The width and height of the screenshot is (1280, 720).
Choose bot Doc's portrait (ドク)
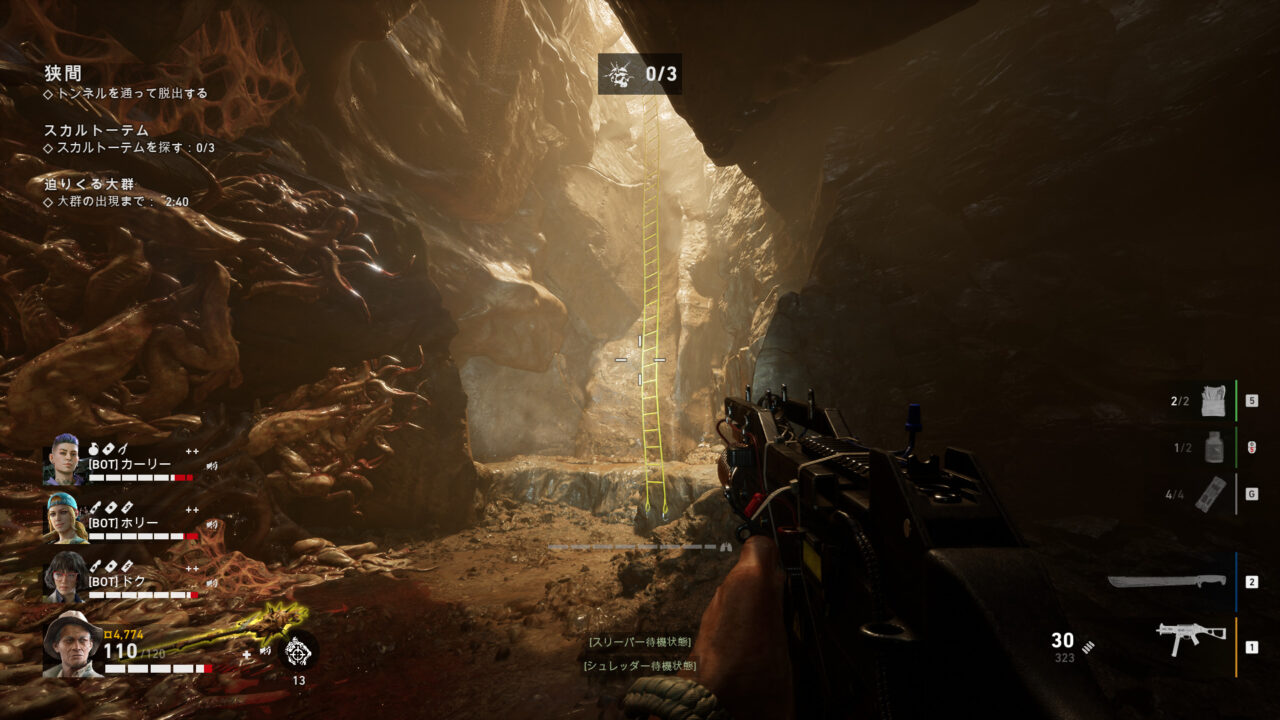click(x=63, y=578)
